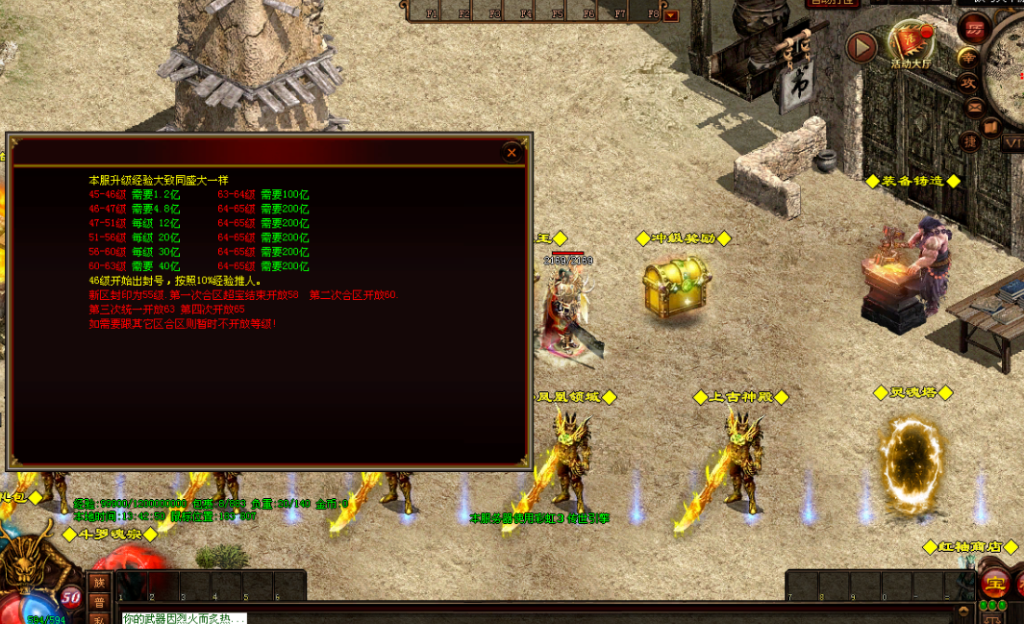Open the 攻 guide icon

[968, 85]
